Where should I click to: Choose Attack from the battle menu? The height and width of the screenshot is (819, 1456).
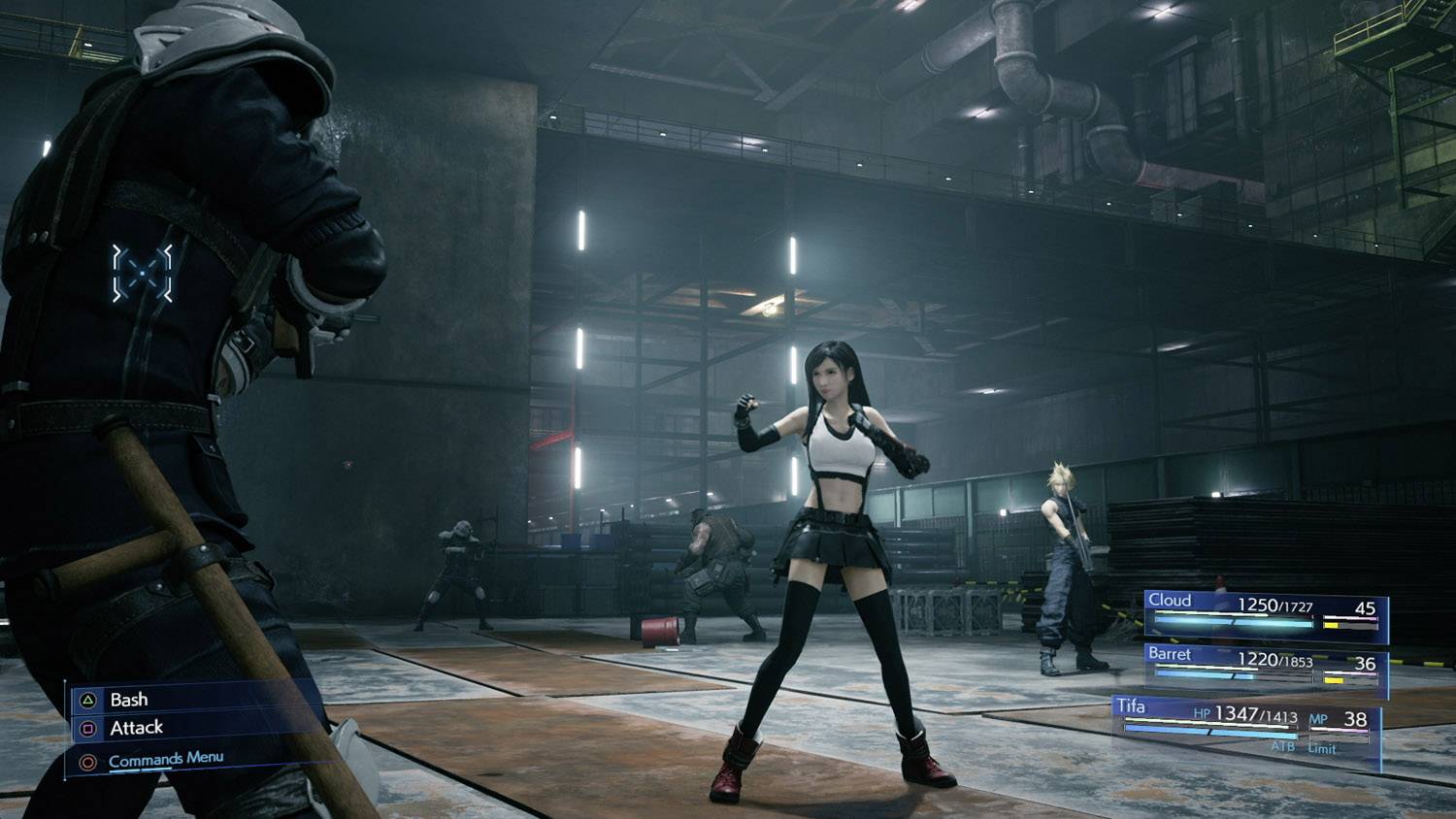[x=136, y=728]
